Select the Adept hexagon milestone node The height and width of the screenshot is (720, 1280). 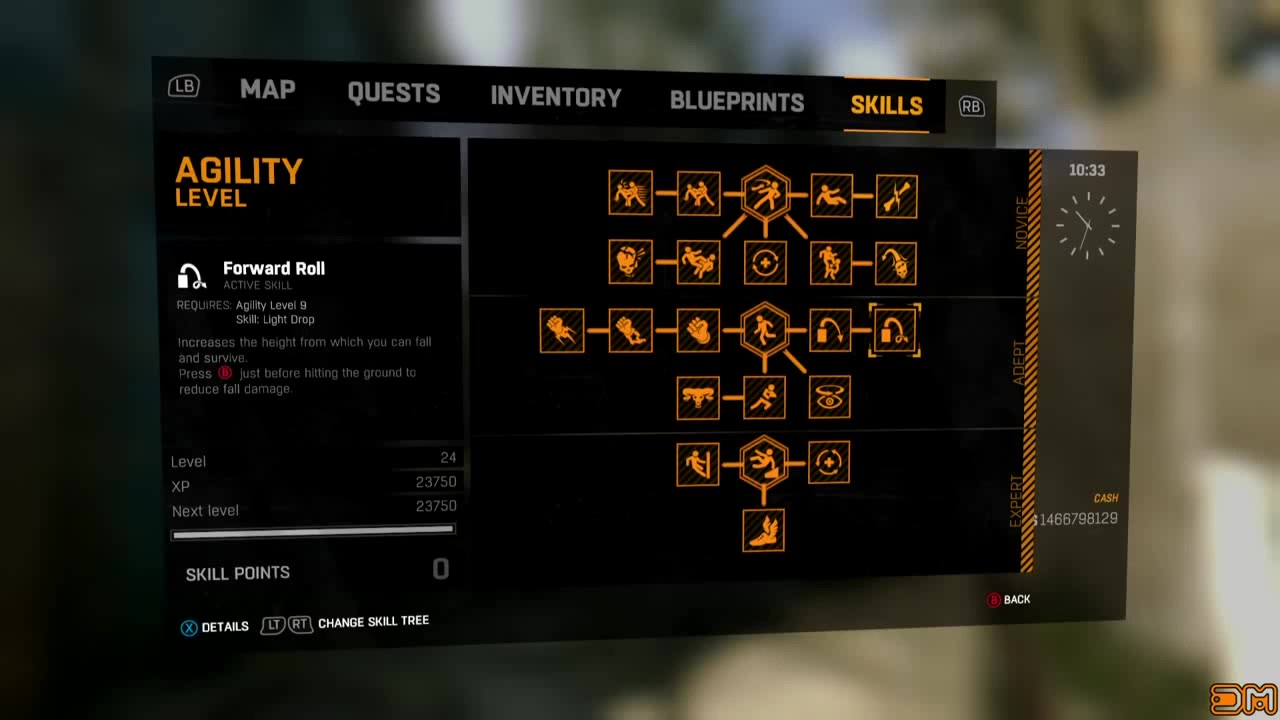[x=765, y=330]
